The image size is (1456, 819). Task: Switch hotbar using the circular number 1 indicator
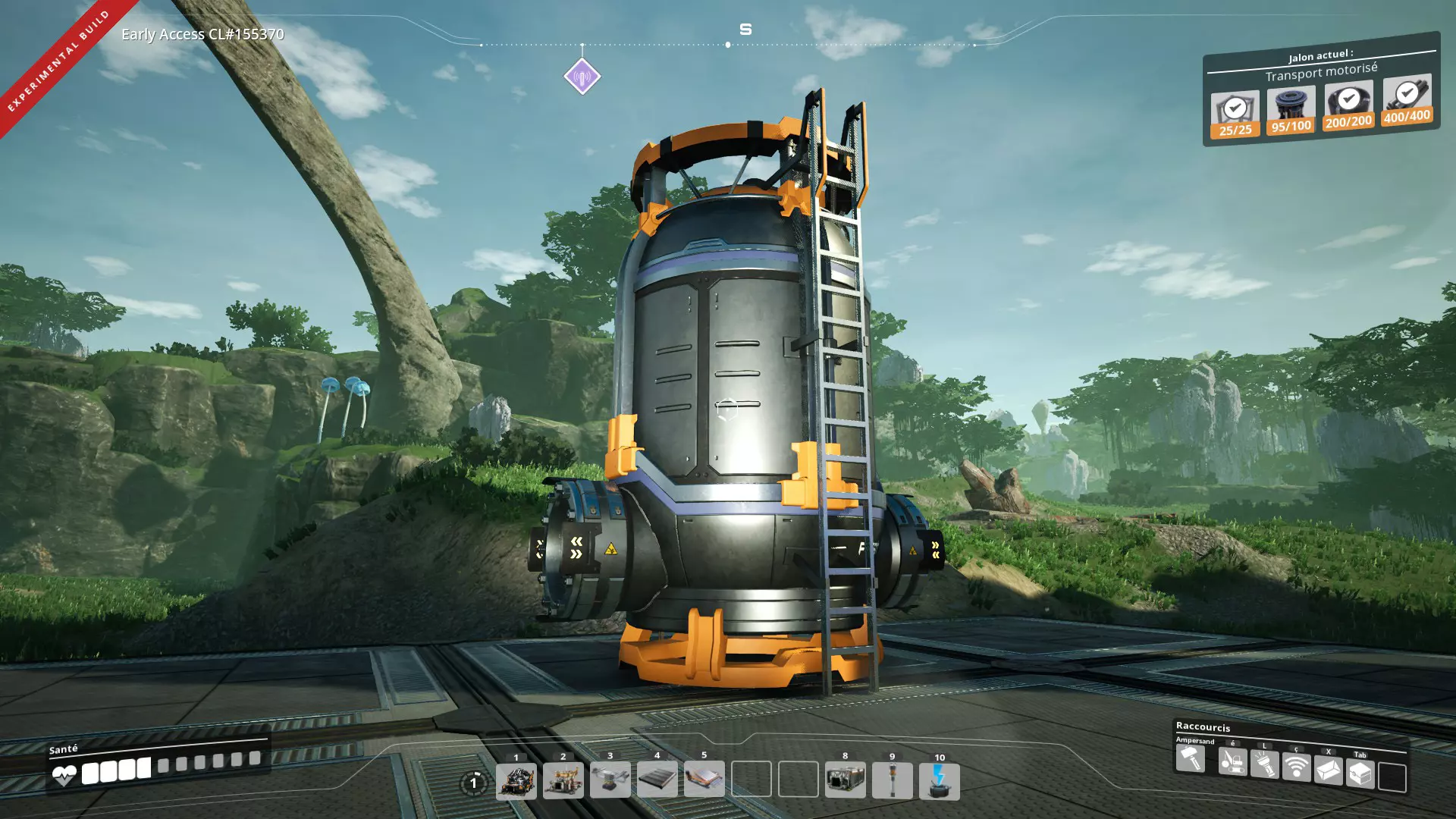tap(474, 783)
